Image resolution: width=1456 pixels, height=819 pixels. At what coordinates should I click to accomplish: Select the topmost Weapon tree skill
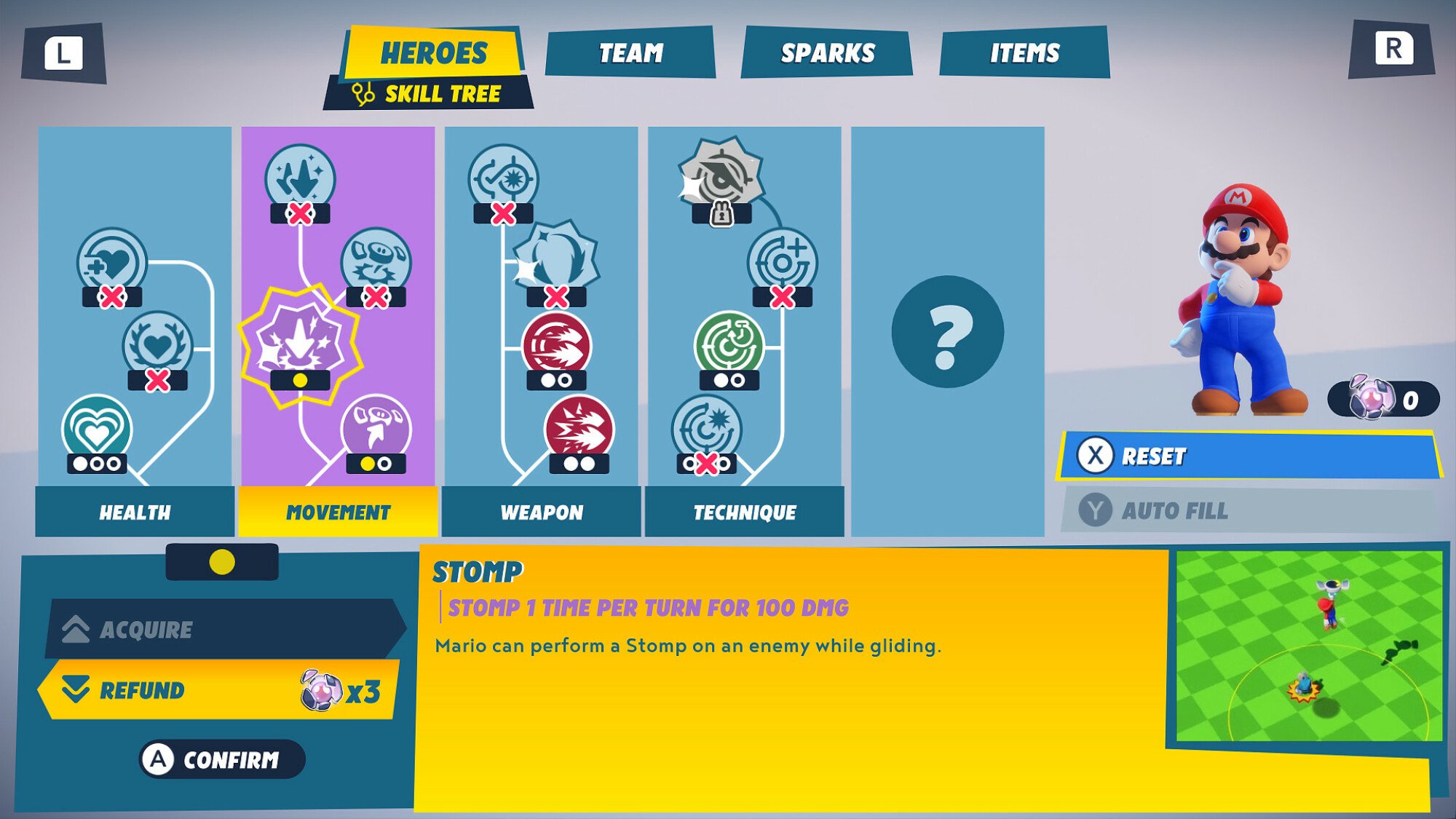coord(502,173)
